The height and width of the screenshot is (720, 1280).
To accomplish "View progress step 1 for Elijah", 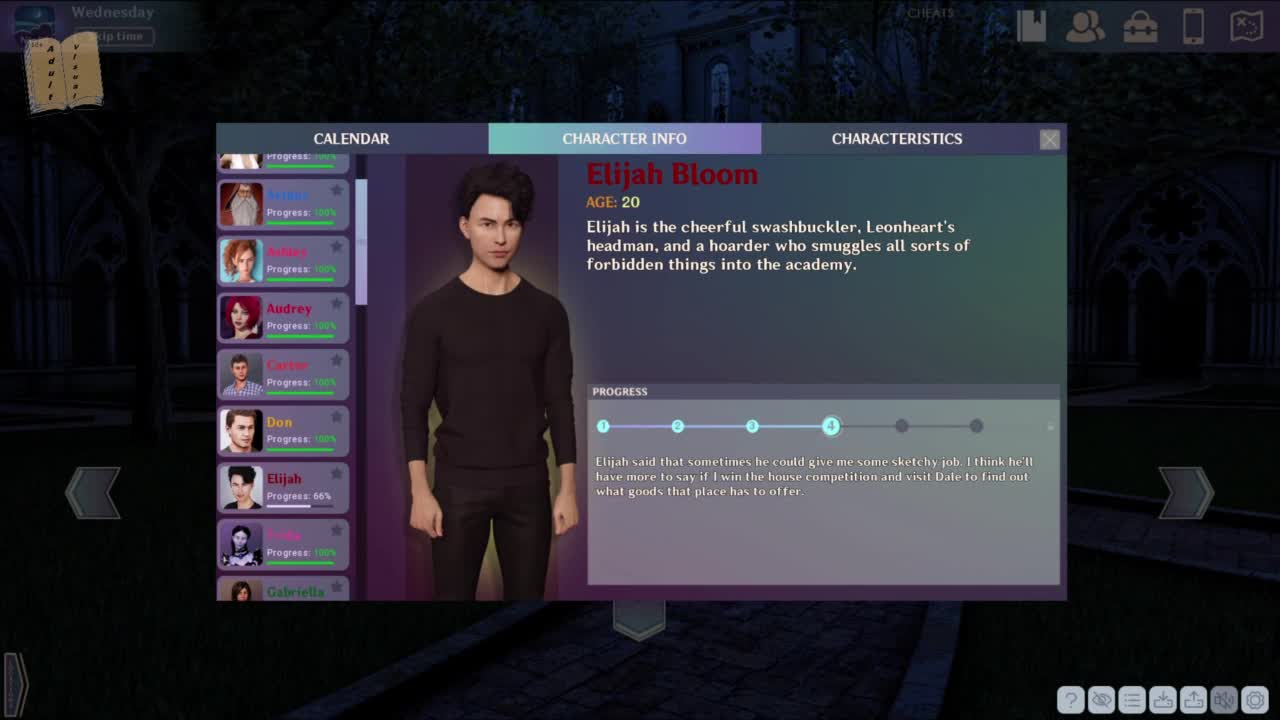I will [603, 426].
